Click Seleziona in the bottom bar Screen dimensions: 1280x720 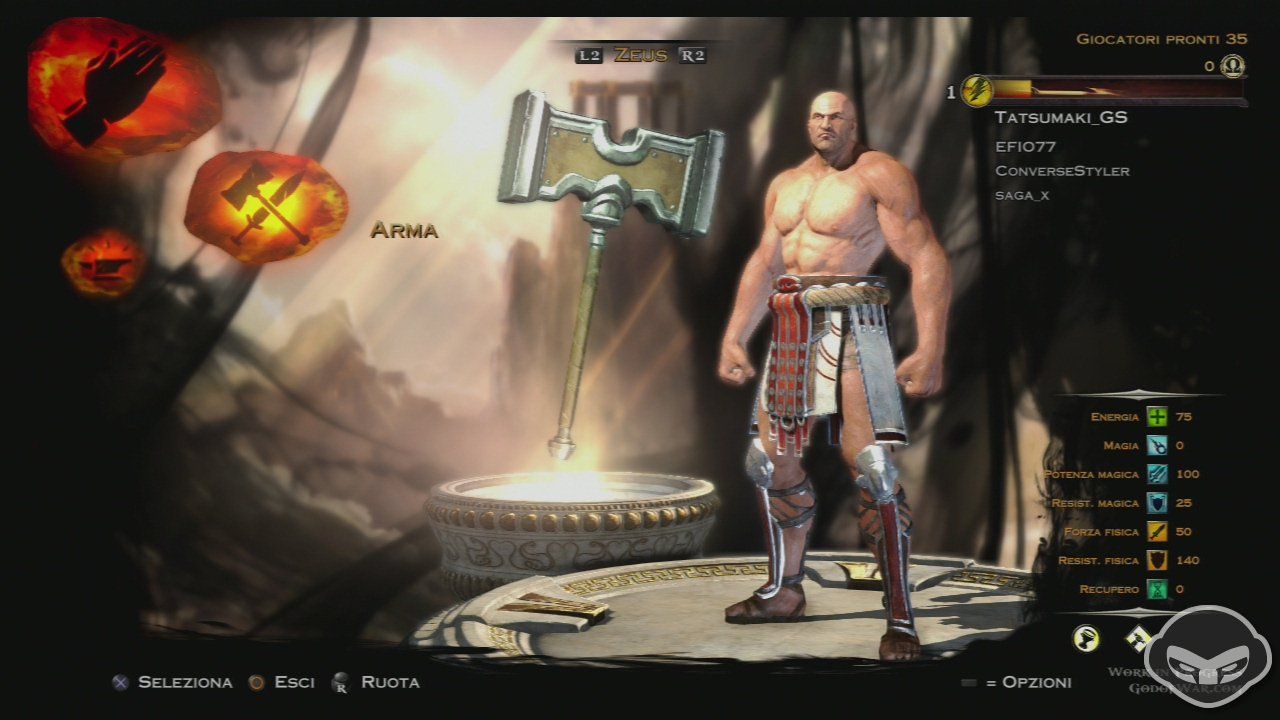click(x=185, y=682)
